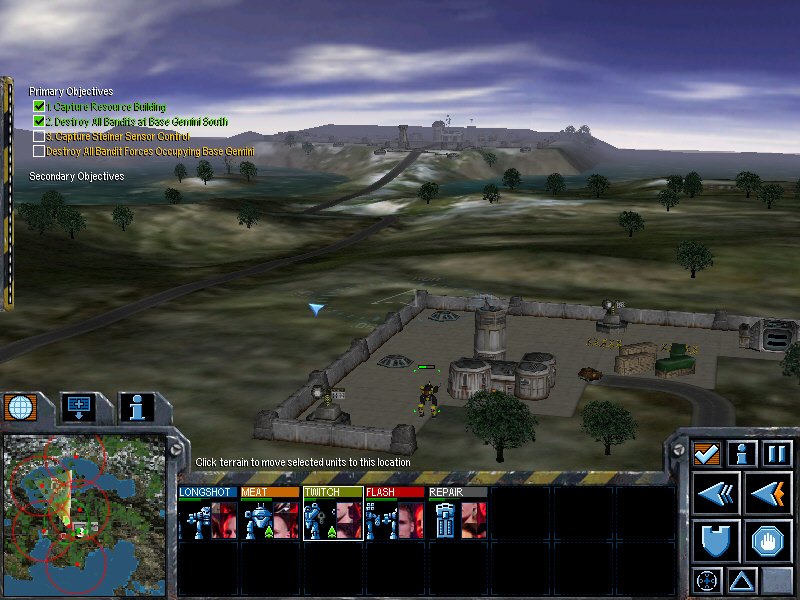Activate the triple-chevron run command

[x=716, y=494]
